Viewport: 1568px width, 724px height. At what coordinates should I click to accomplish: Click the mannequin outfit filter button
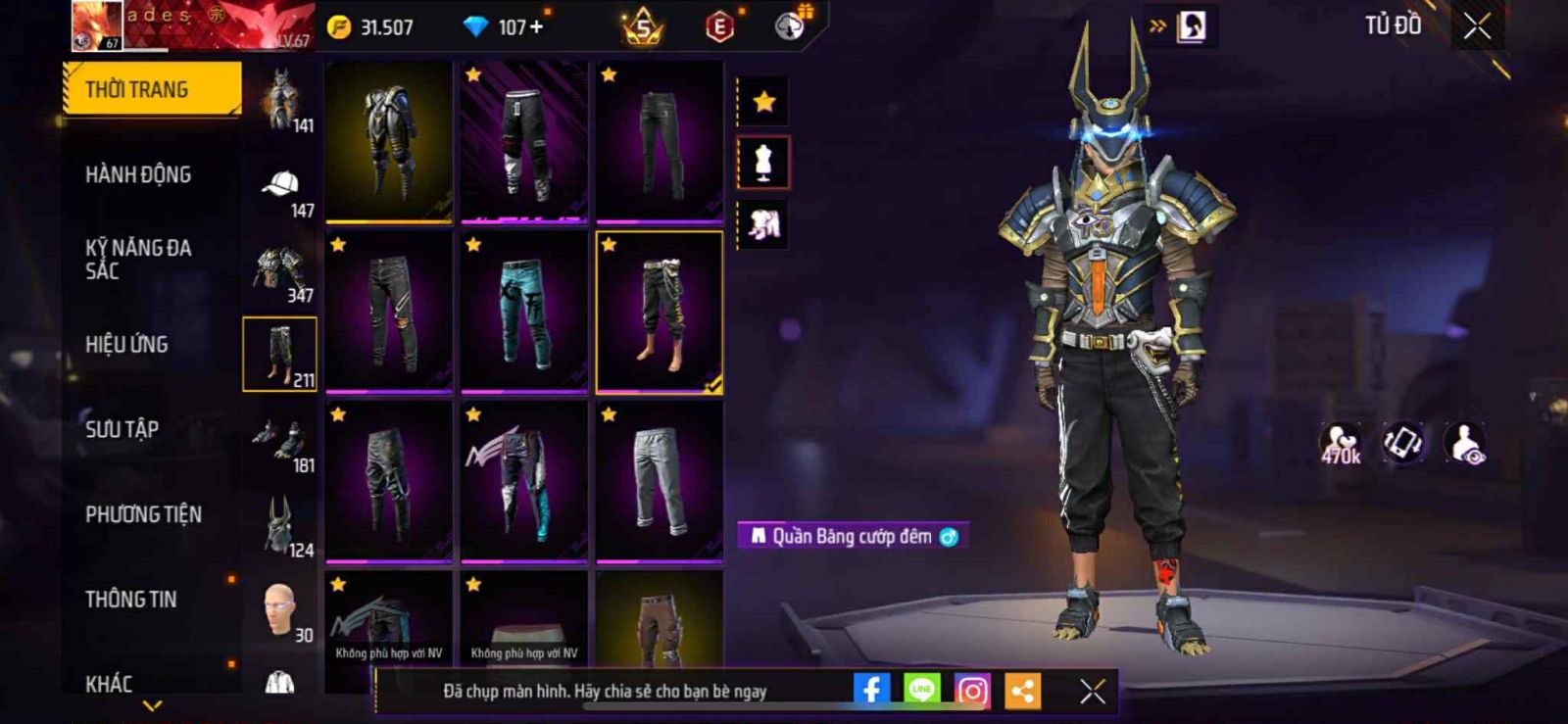[763, 163]
